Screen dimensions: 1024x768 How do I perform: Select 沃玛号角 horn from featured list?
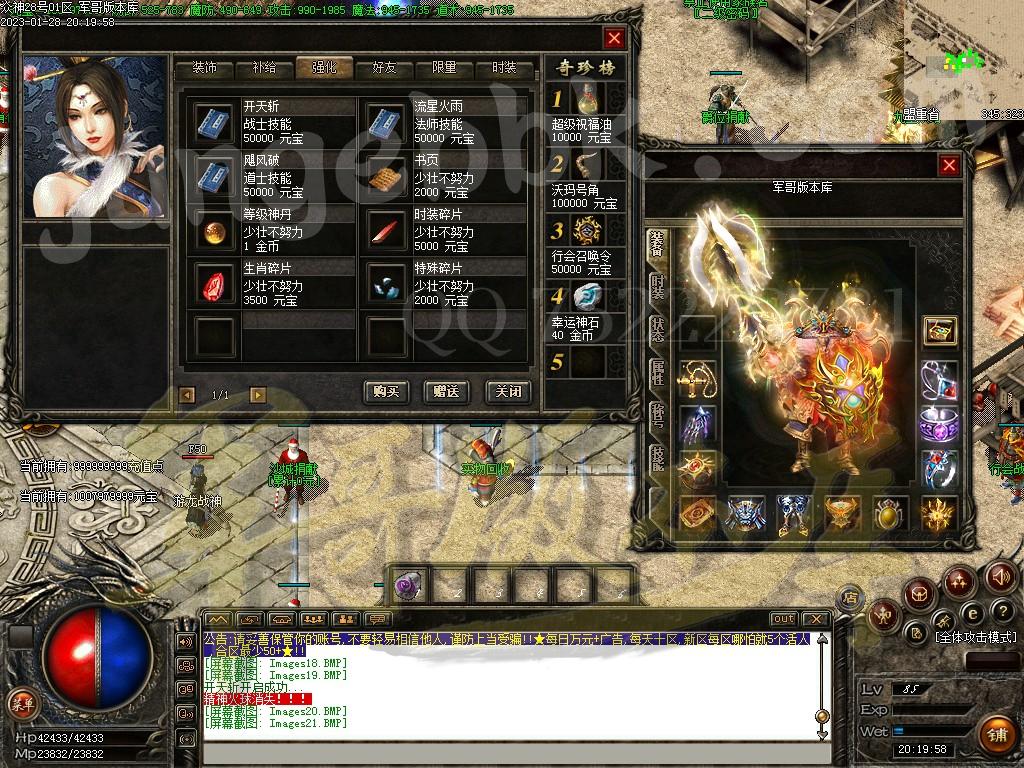(588, 164)
